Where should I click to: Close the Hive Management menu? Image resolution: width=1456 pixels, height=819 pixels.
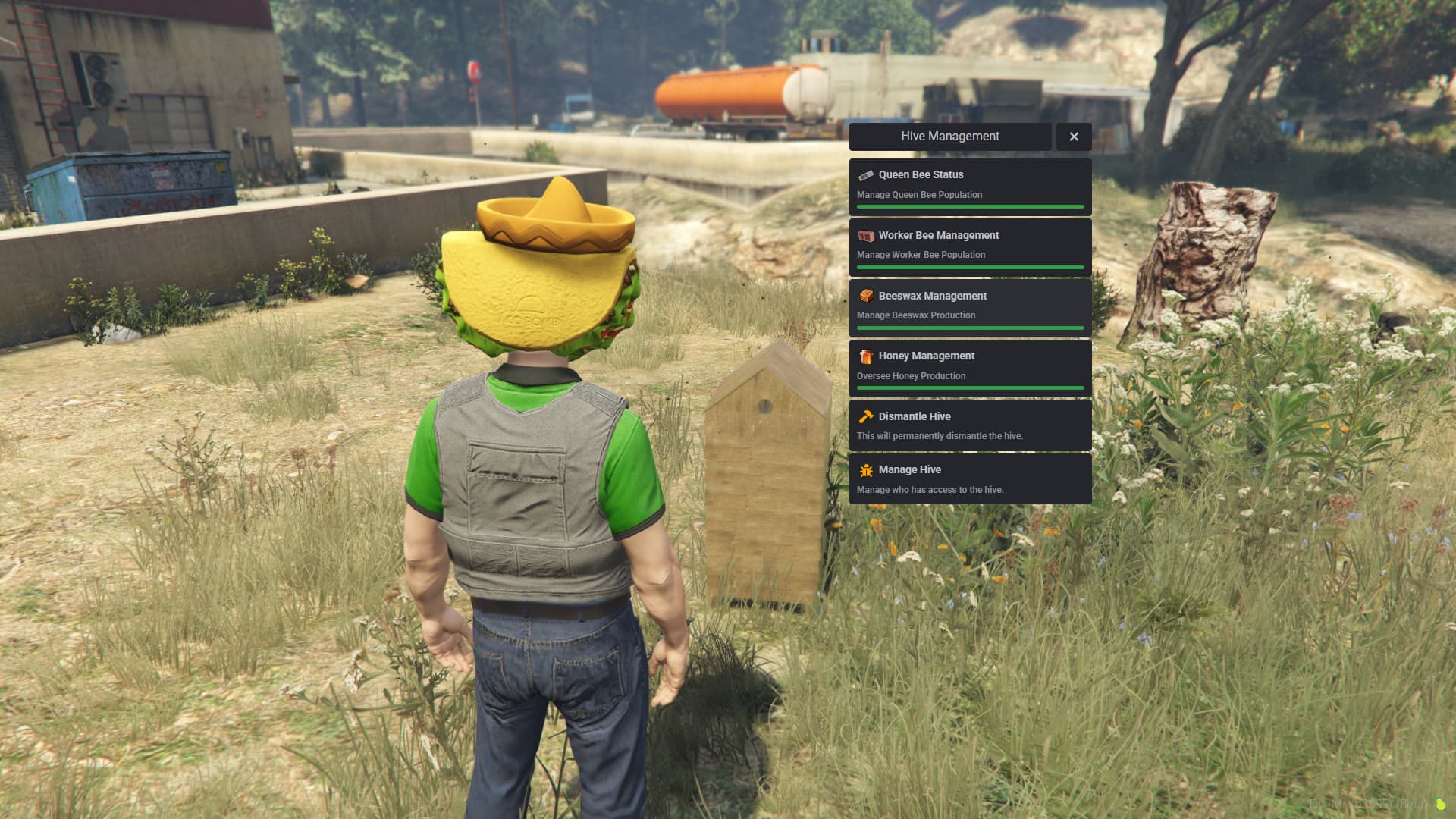point(1073,136)
